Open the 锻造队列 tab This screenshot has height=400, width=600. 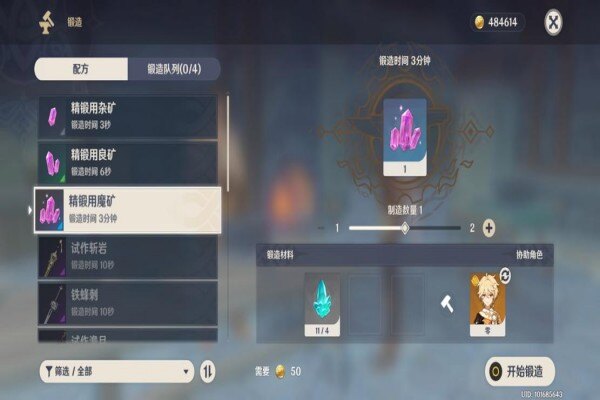(x=174, y=69)
